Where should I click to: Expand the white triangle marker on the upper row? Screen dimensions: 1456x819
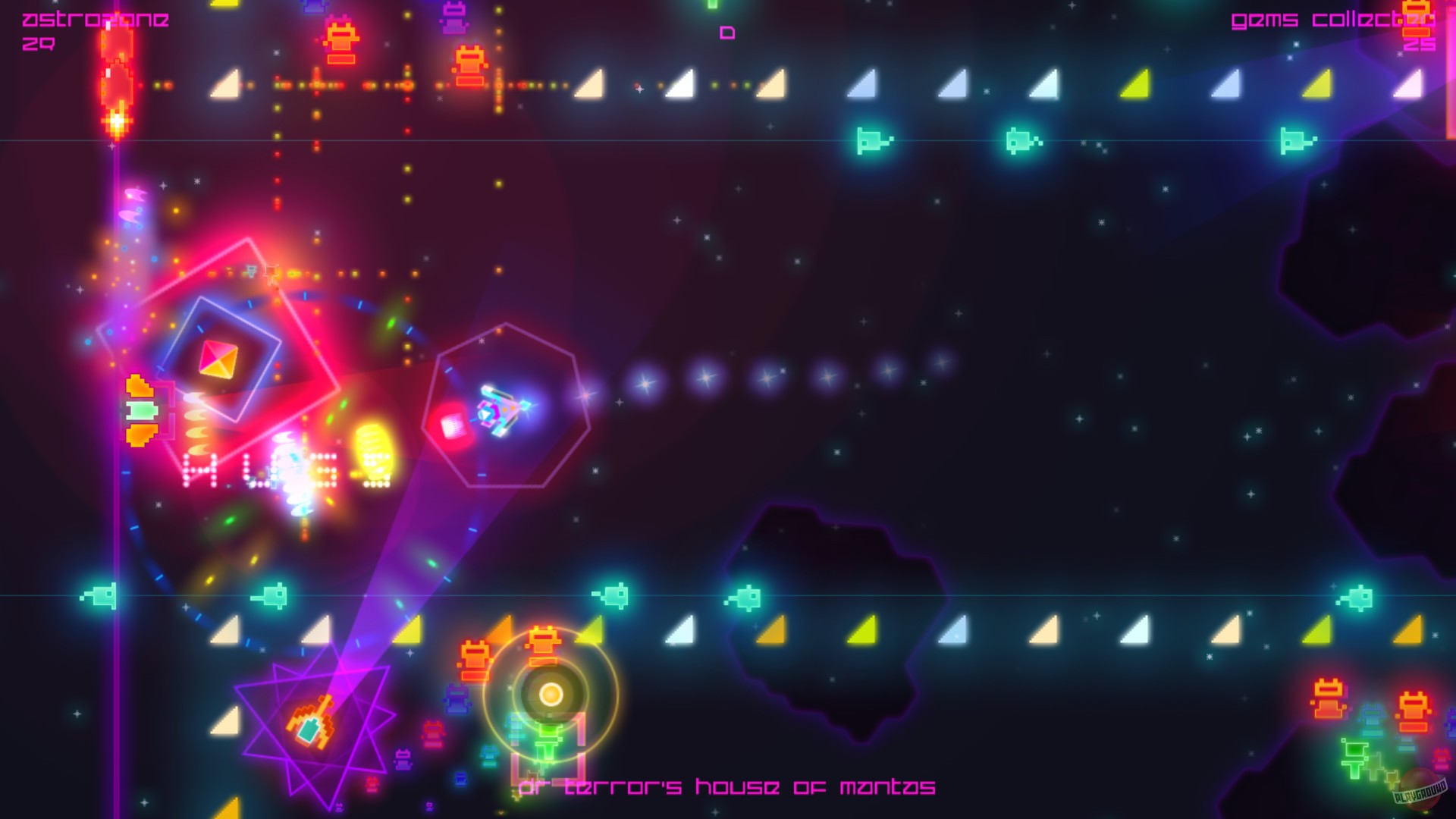(x=682, y=83)
